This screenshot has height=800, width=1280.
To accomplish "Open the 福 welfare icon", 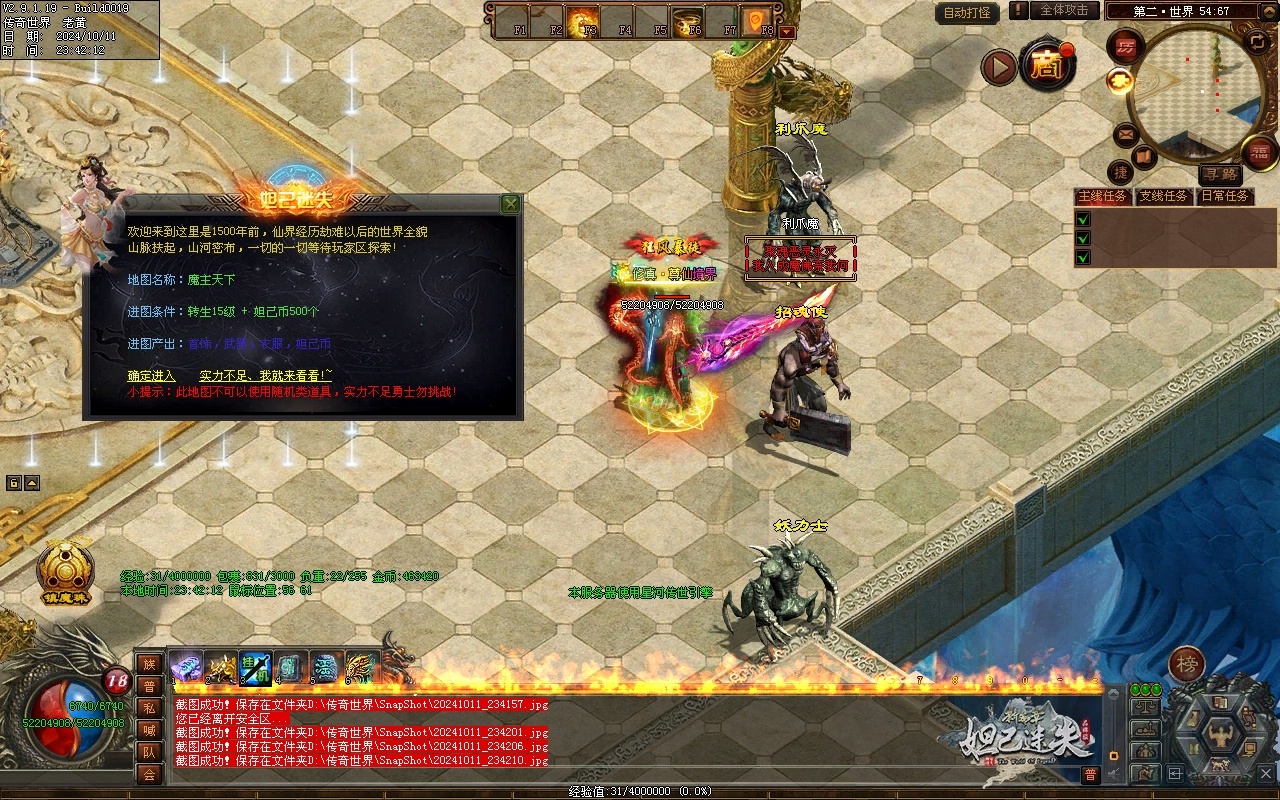I will (1259, 152).
